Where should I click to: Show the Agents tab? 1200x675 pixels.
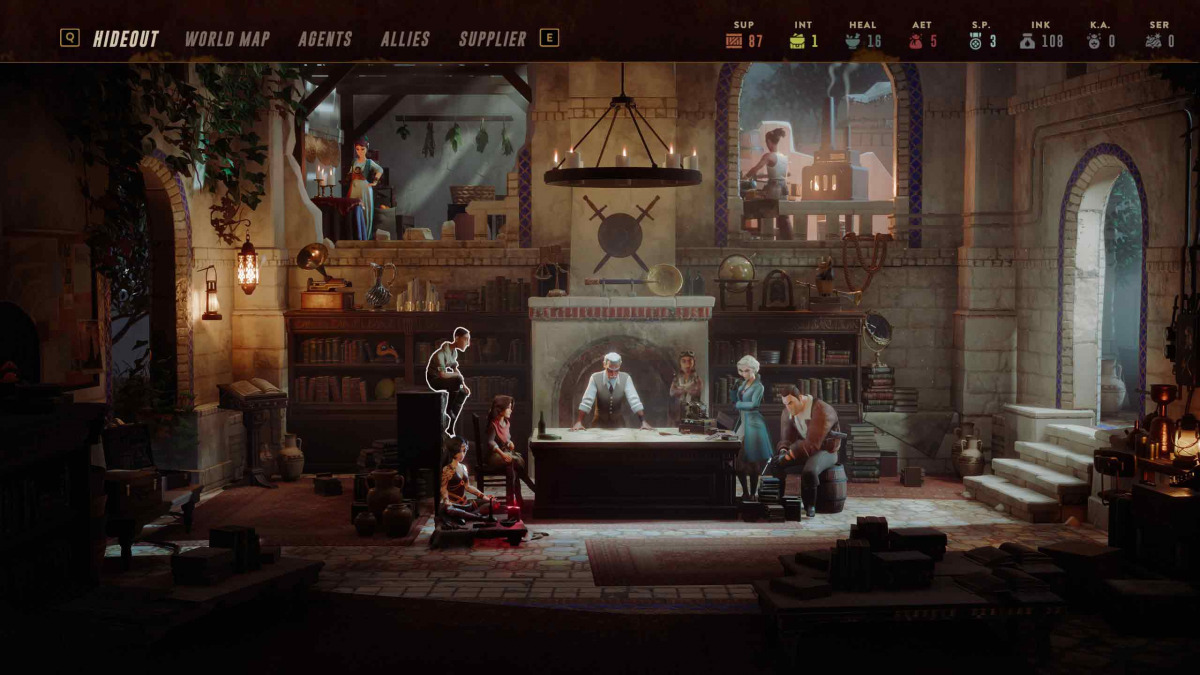(325, 39)
